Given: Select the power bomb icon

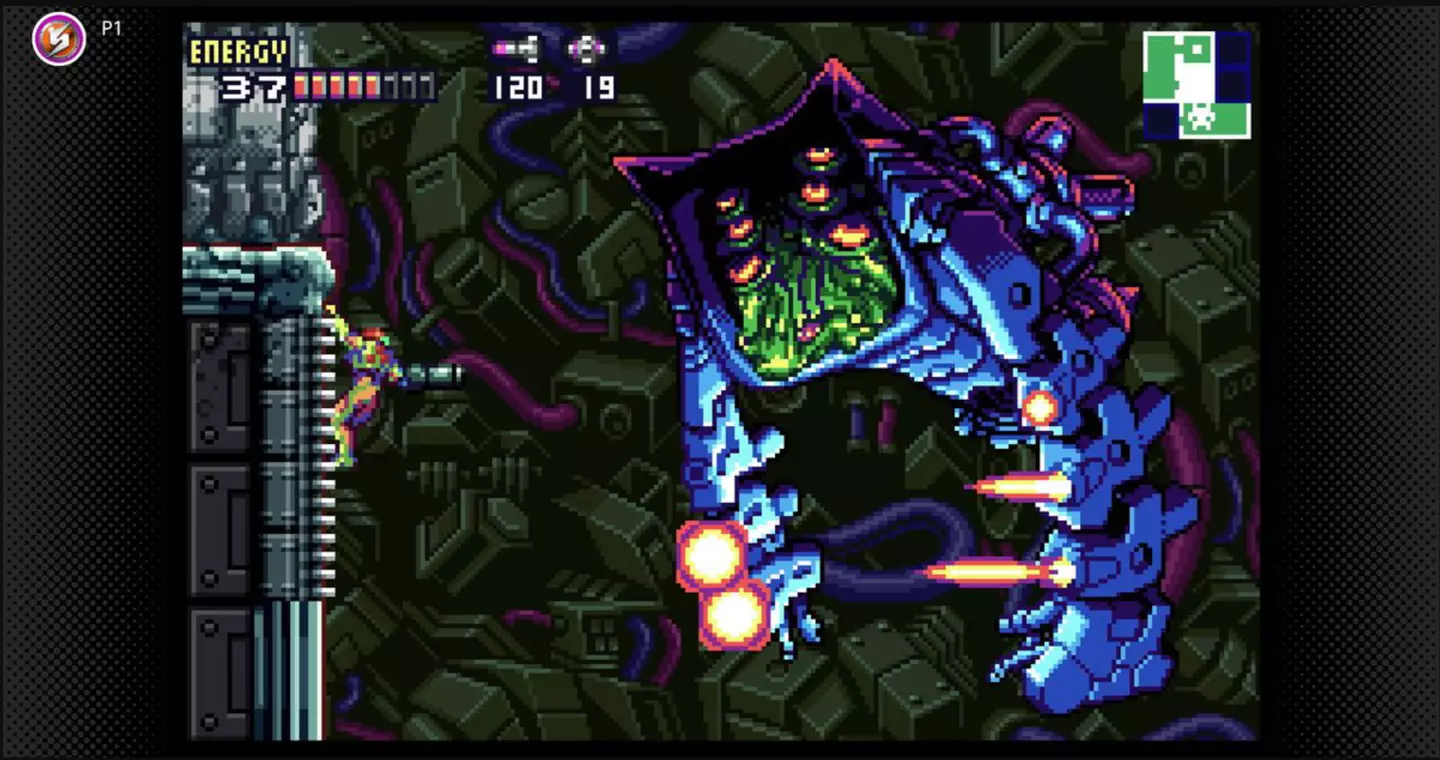Looking at the screenshot, I should [x=587, y=48].
